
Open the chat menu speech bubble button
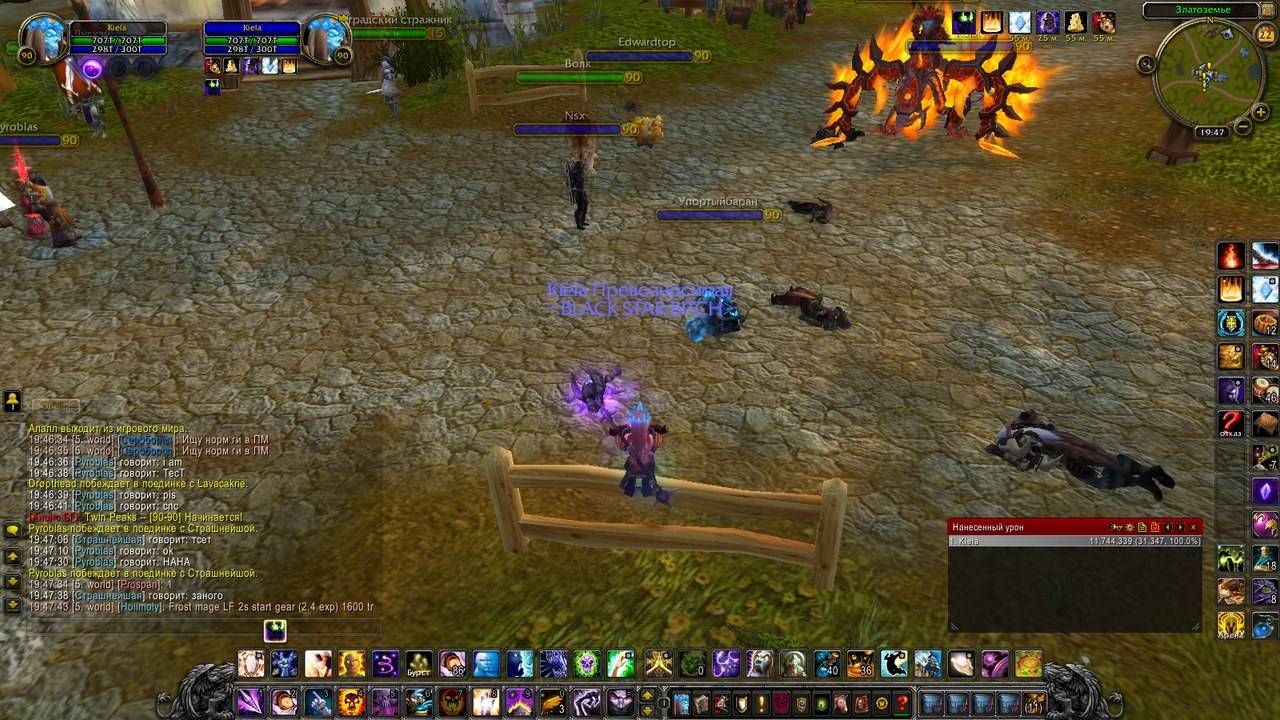pyautogui.click(x=12, y=530)
